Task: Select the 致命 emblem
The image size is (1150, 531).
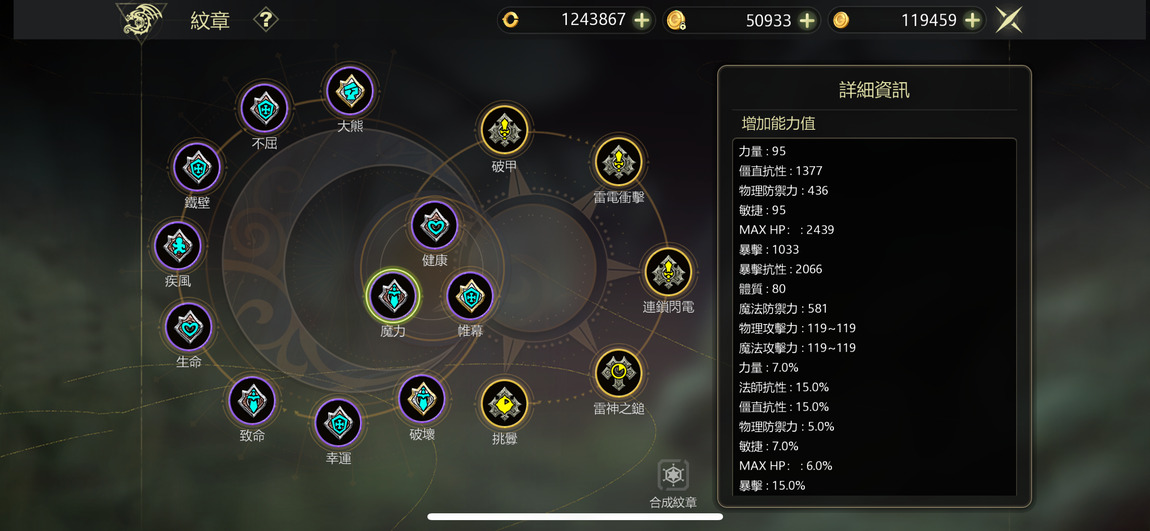Action: point(252,401)
